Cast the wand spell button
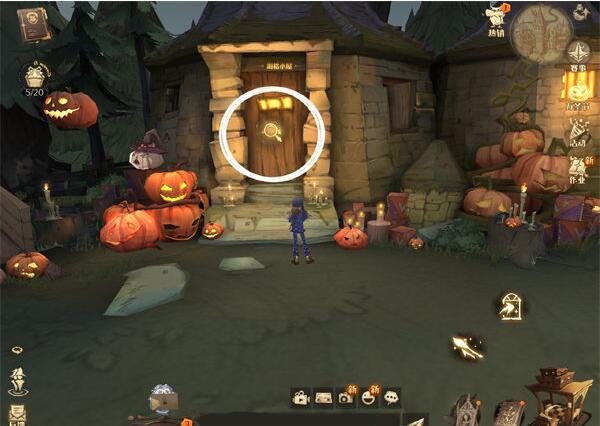The height and width of the screenshot is (426, 600). coord(466,346)
